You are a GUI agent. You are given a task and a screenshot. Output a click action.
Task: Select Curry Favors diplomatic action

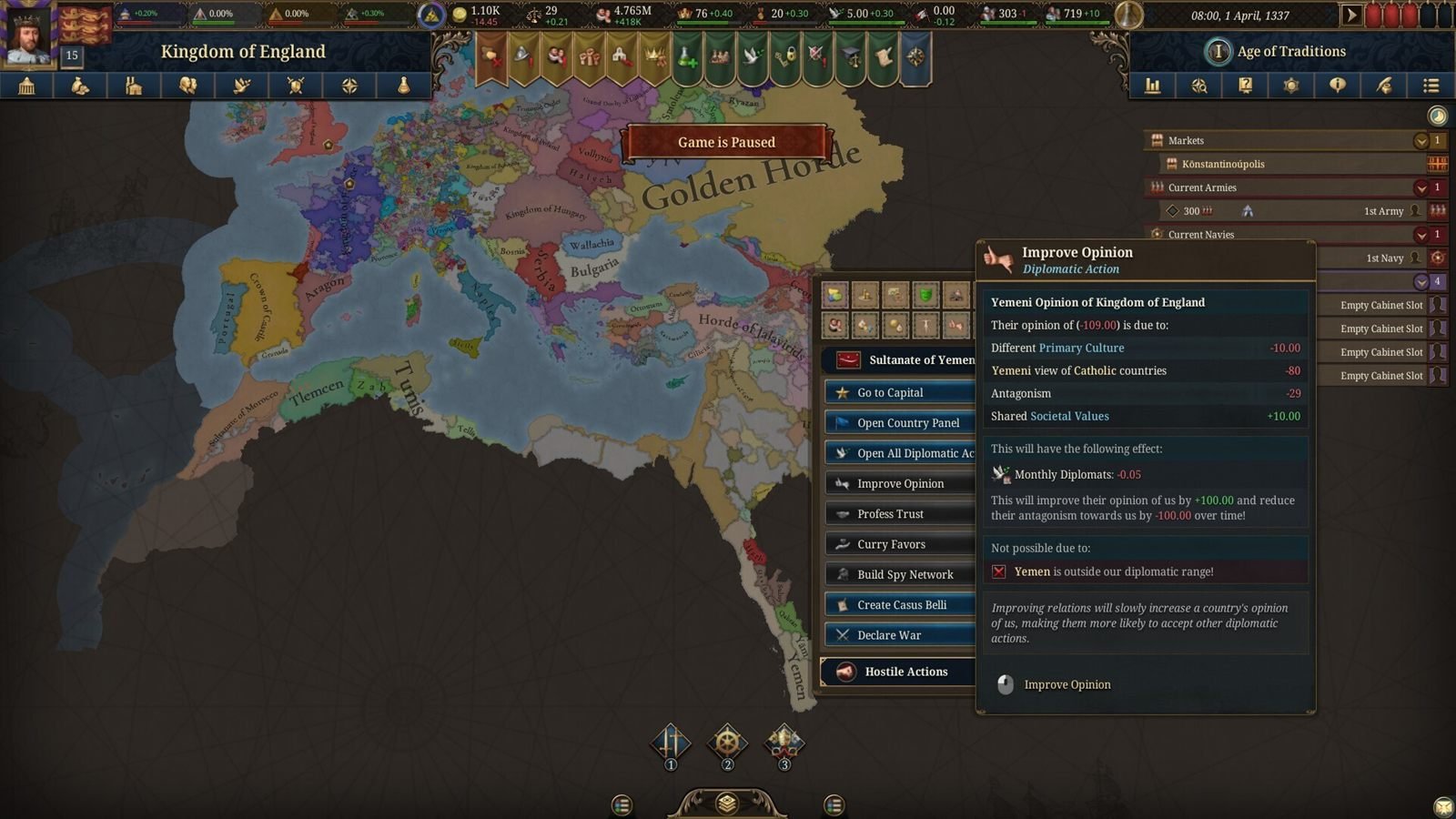pyautogui.click(x=899, y=544)
